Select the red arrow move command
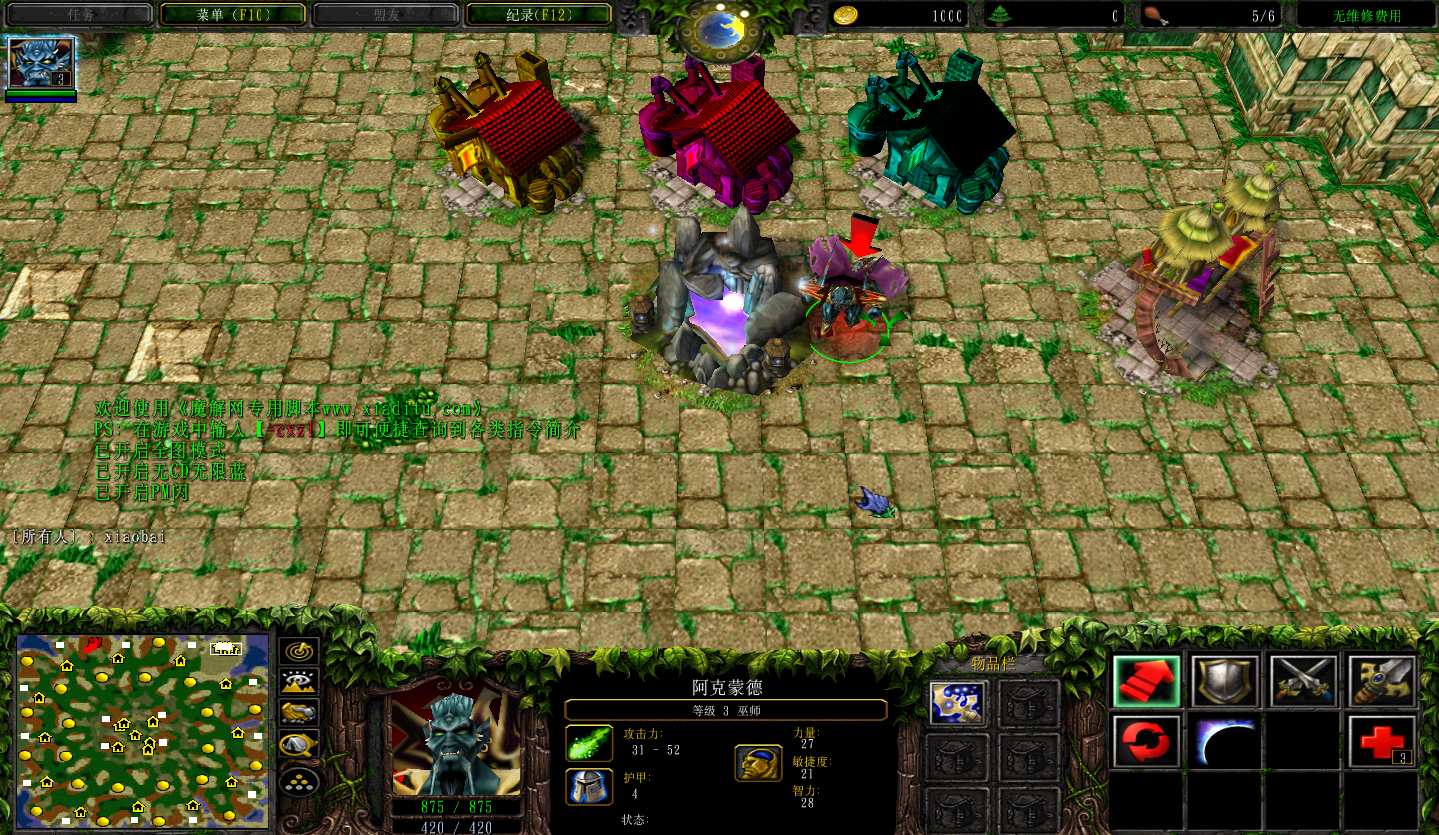 [x=1146, y=682]
